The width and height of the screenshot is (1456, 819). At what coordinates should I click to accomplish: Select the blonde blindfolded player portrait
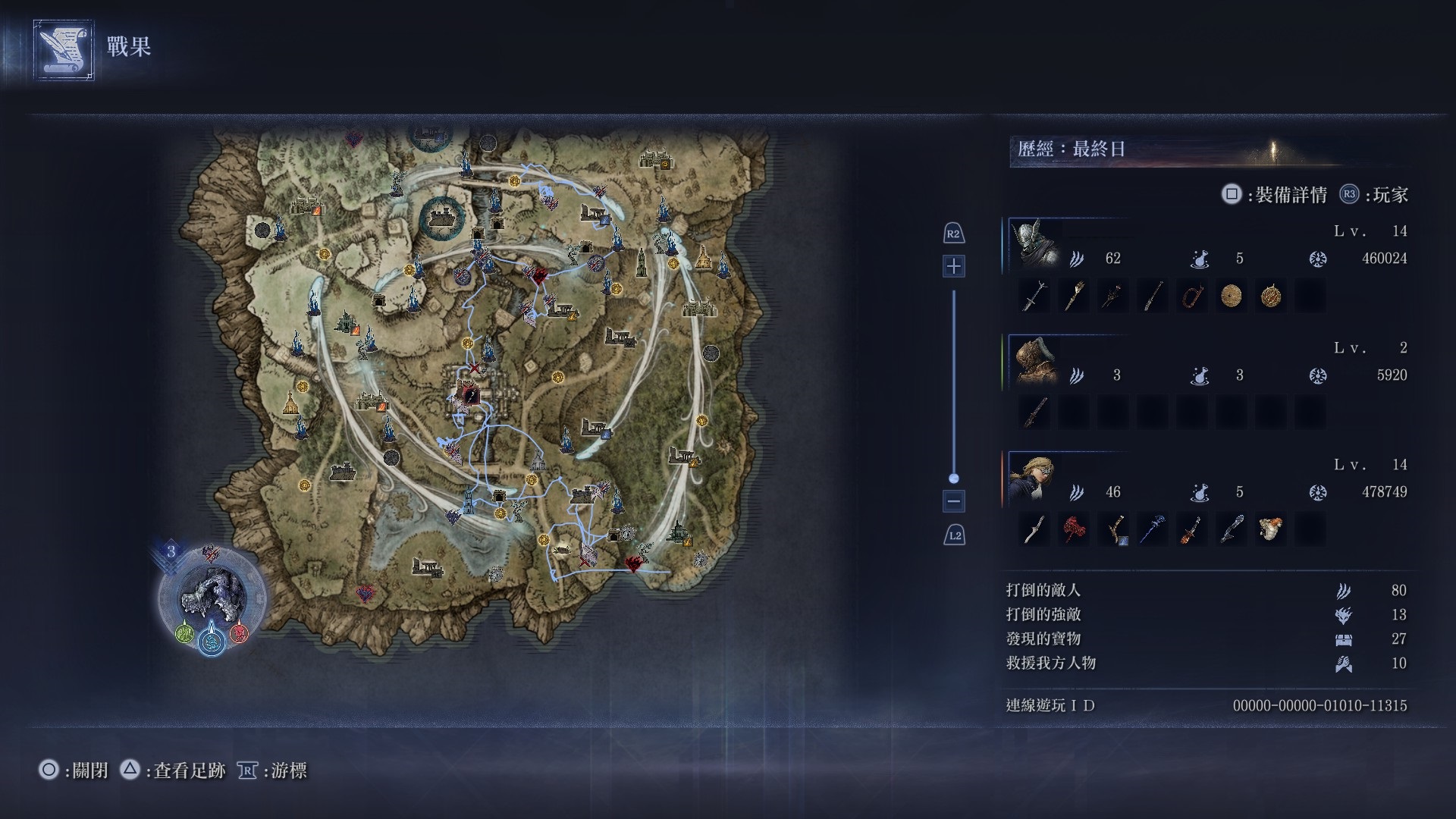pos(1036,479)
